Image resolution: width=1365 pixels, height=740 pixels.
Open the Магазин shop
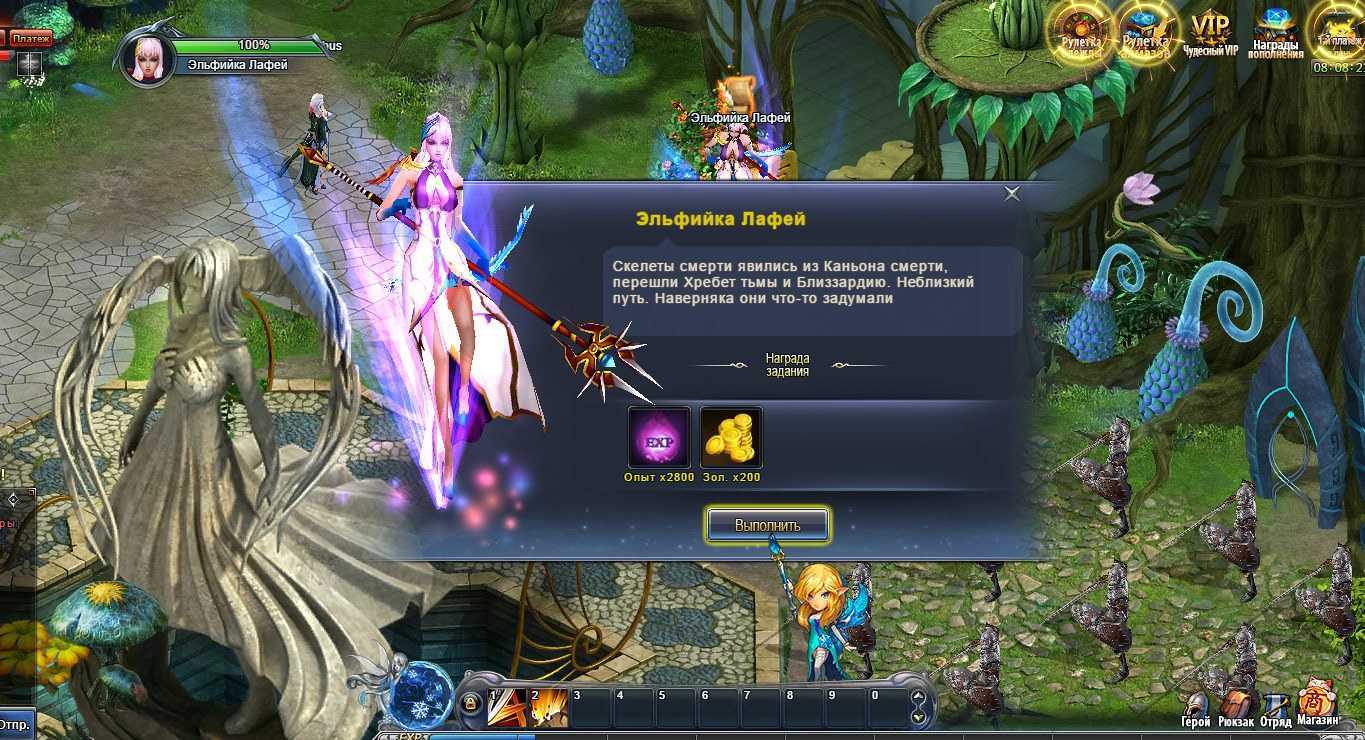click(1319, 706)
